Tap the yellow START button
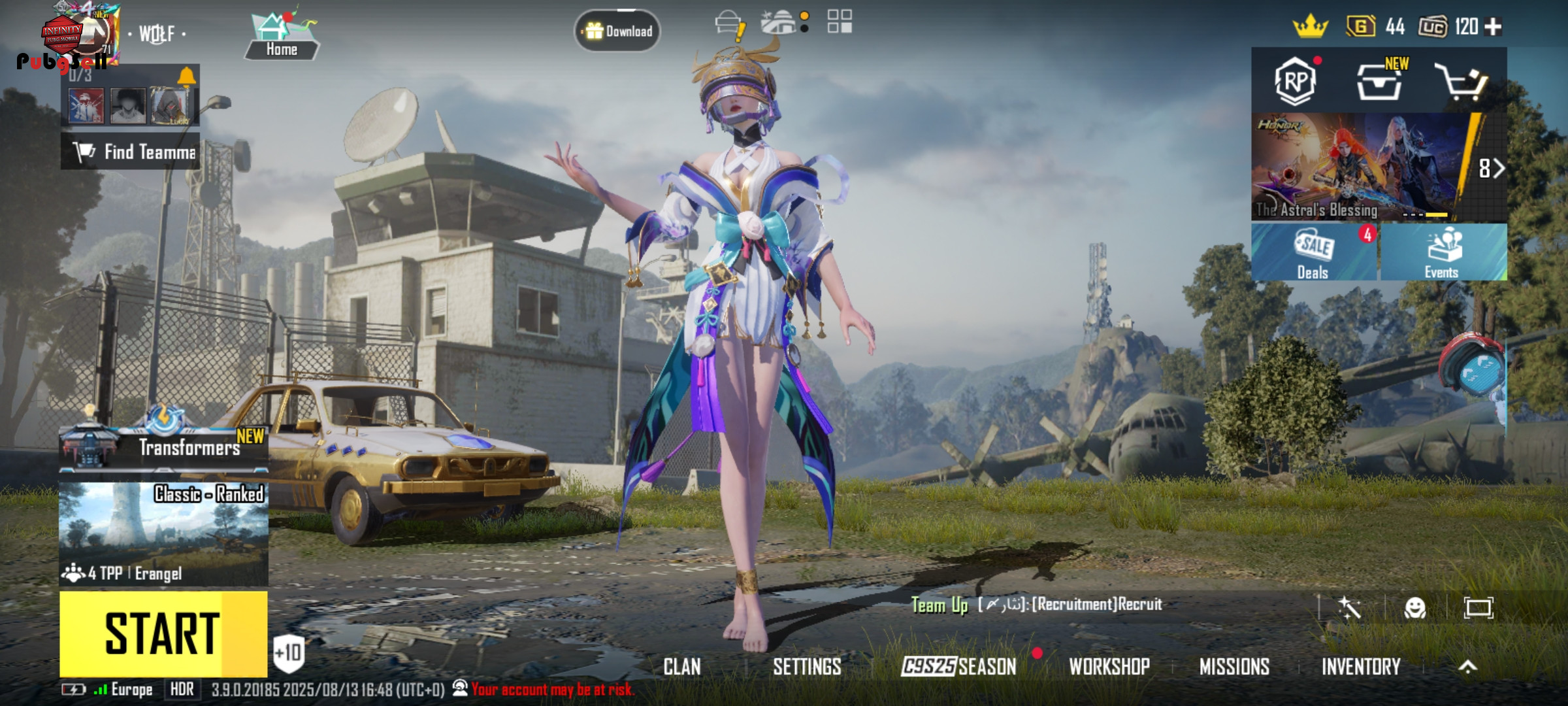Screen dimensions: 1568x706 (163, 633)
